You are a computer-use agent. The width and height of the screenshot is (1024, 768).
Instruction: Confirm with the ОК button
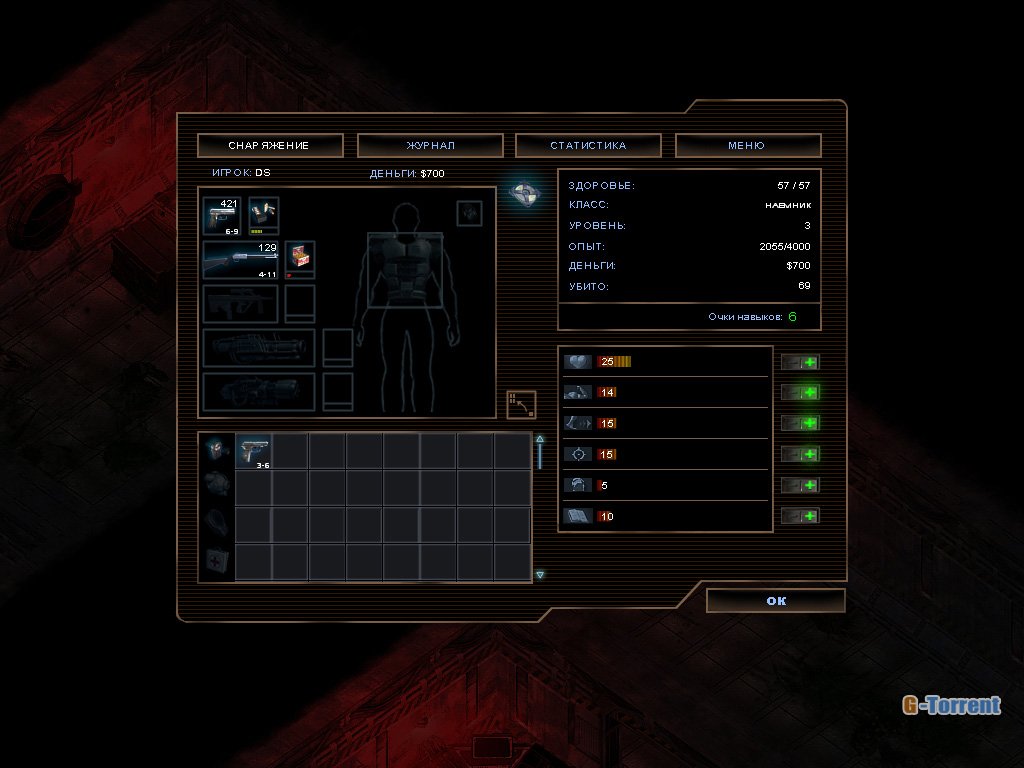point(776,601)
